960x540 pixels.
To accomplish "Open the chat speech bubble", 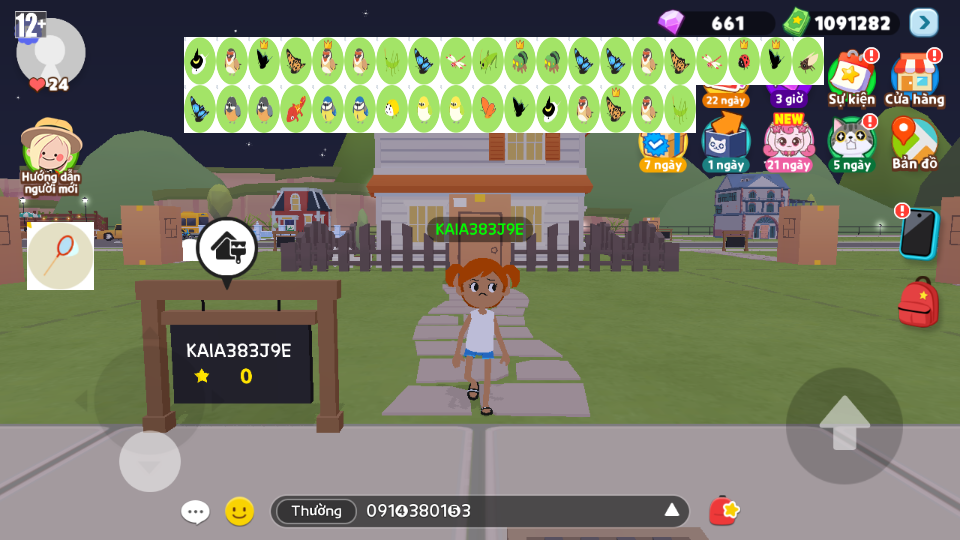I will (x=195, y=511).
